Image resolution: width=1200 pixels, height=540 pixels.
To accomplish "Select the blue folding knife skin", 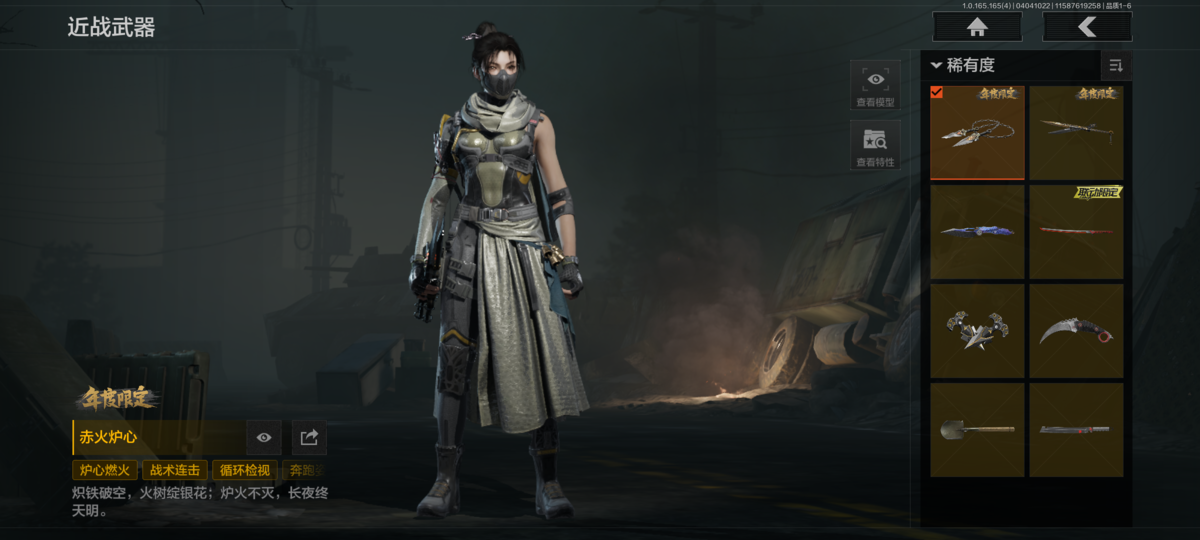I will (x=977, y=232).
